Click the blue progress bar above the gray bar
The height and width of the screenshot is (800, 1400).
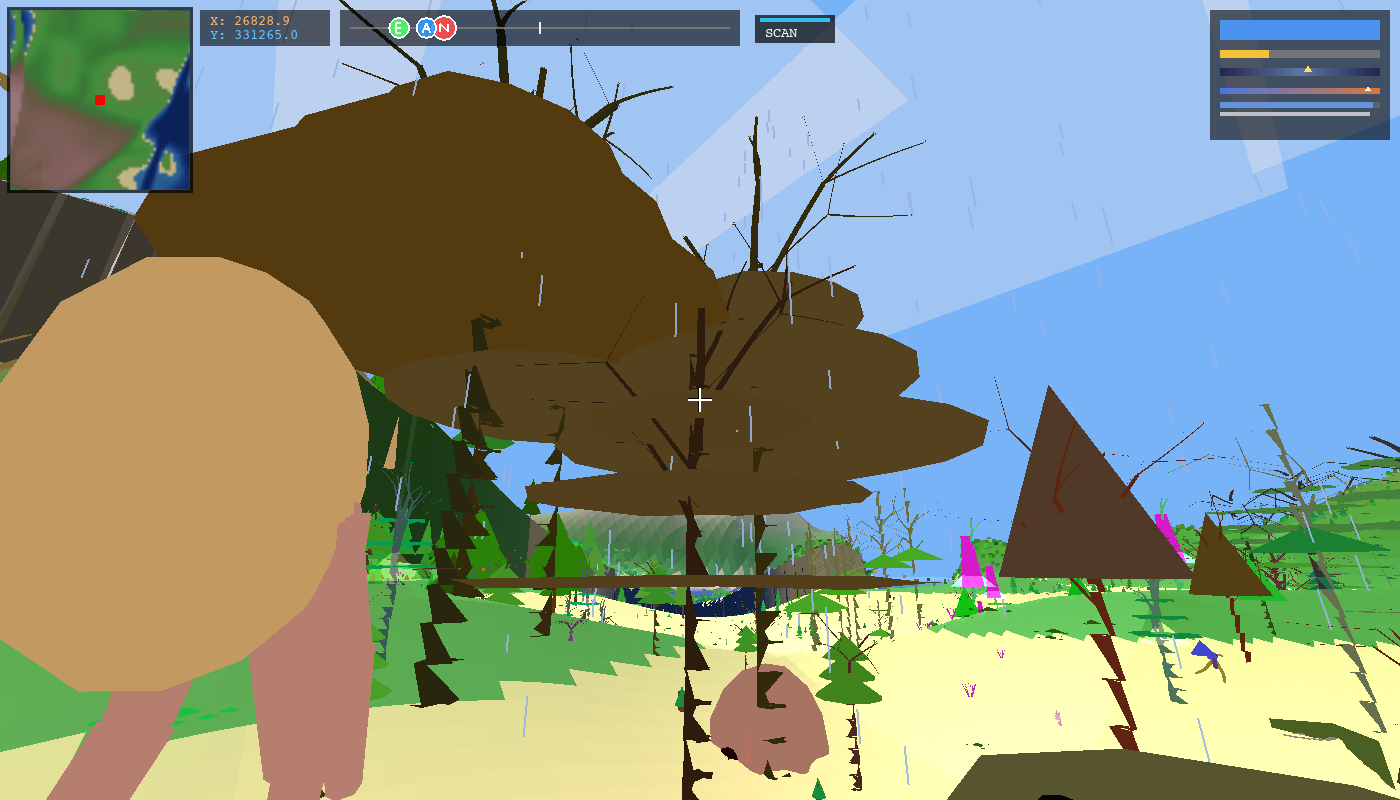tap(1295, 105)
